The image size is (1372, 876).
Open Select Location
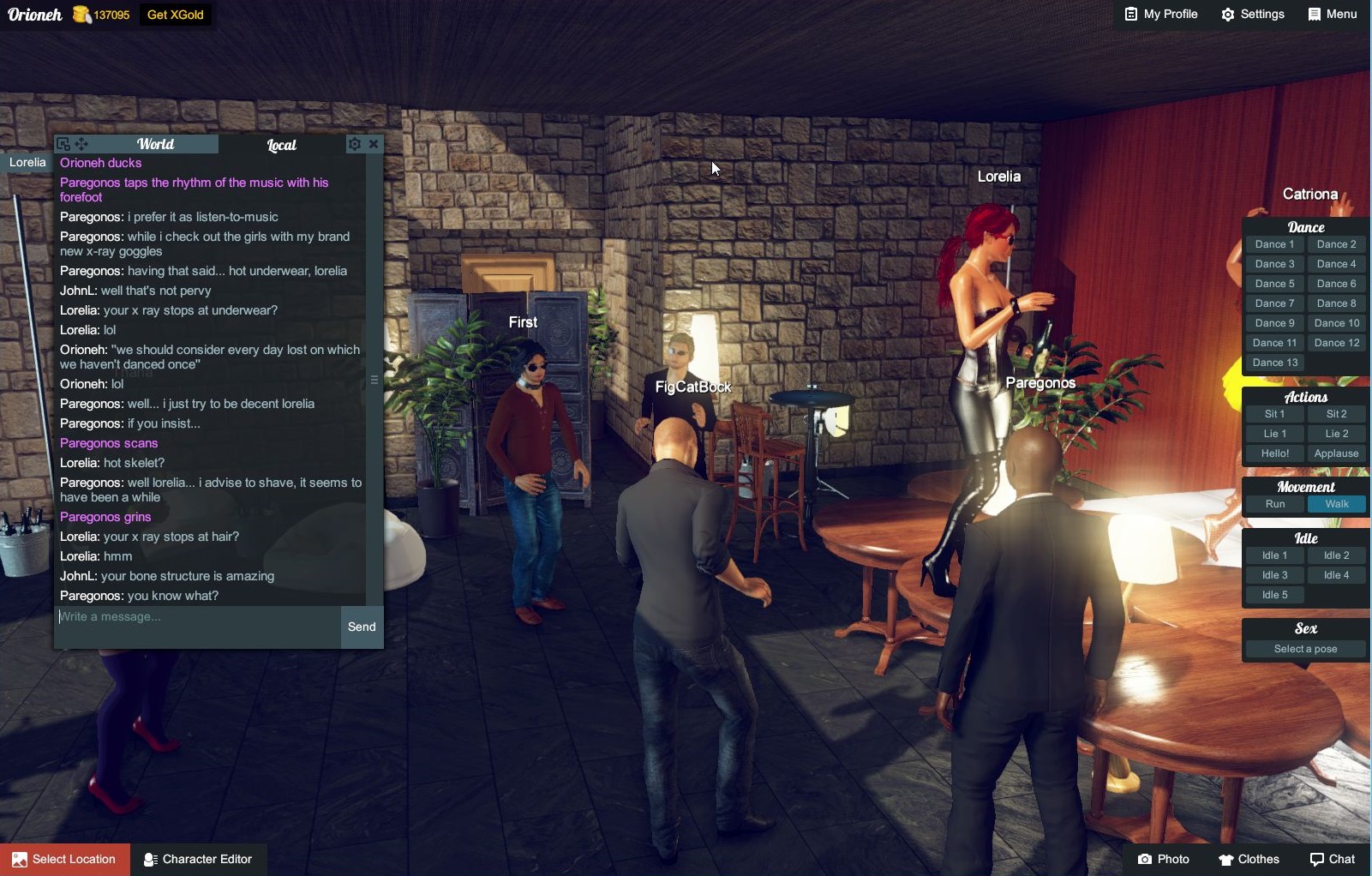click(65, 859)
